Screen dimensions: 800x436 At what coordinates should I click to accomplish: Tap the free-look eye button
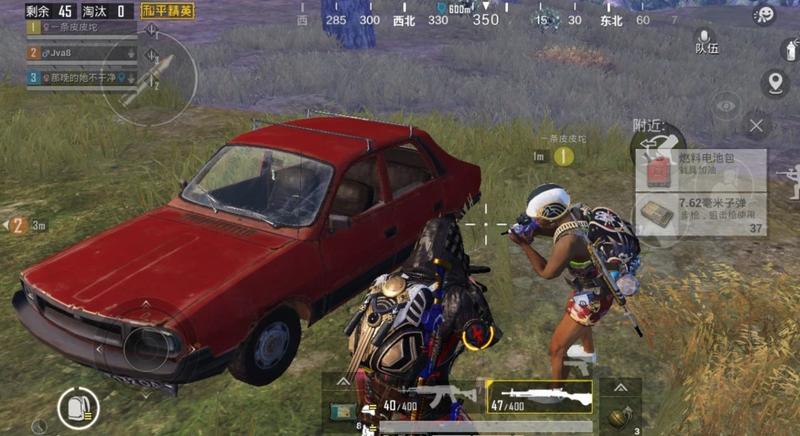click(726, 104)
